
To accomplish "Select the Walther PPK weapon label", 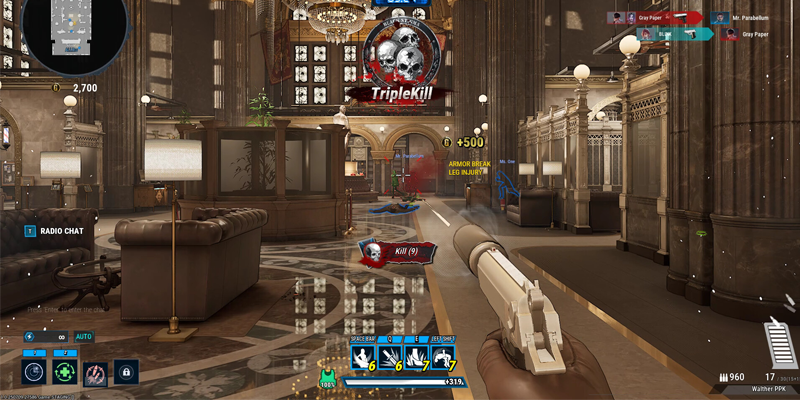I will point(775,389).
